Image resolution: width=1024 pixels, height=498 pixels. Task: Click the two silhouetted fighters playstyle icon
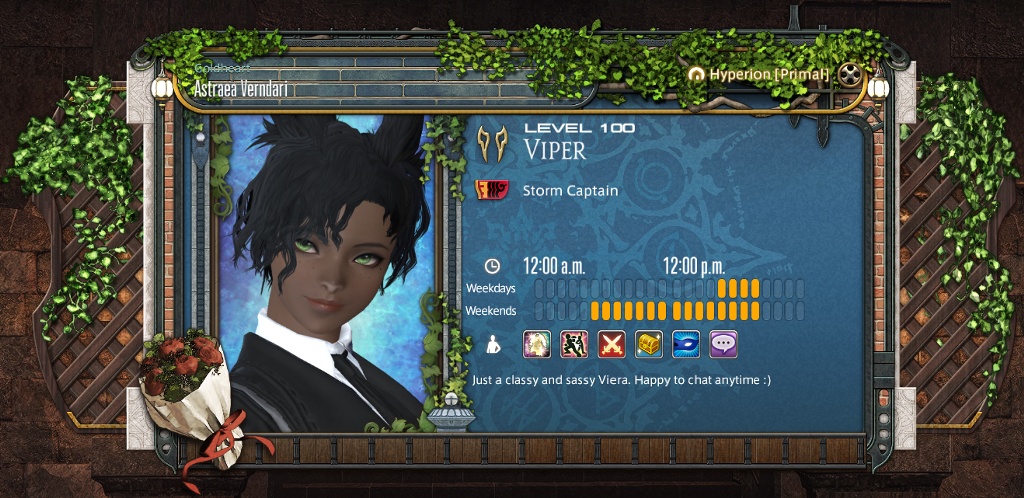(574, 344)
